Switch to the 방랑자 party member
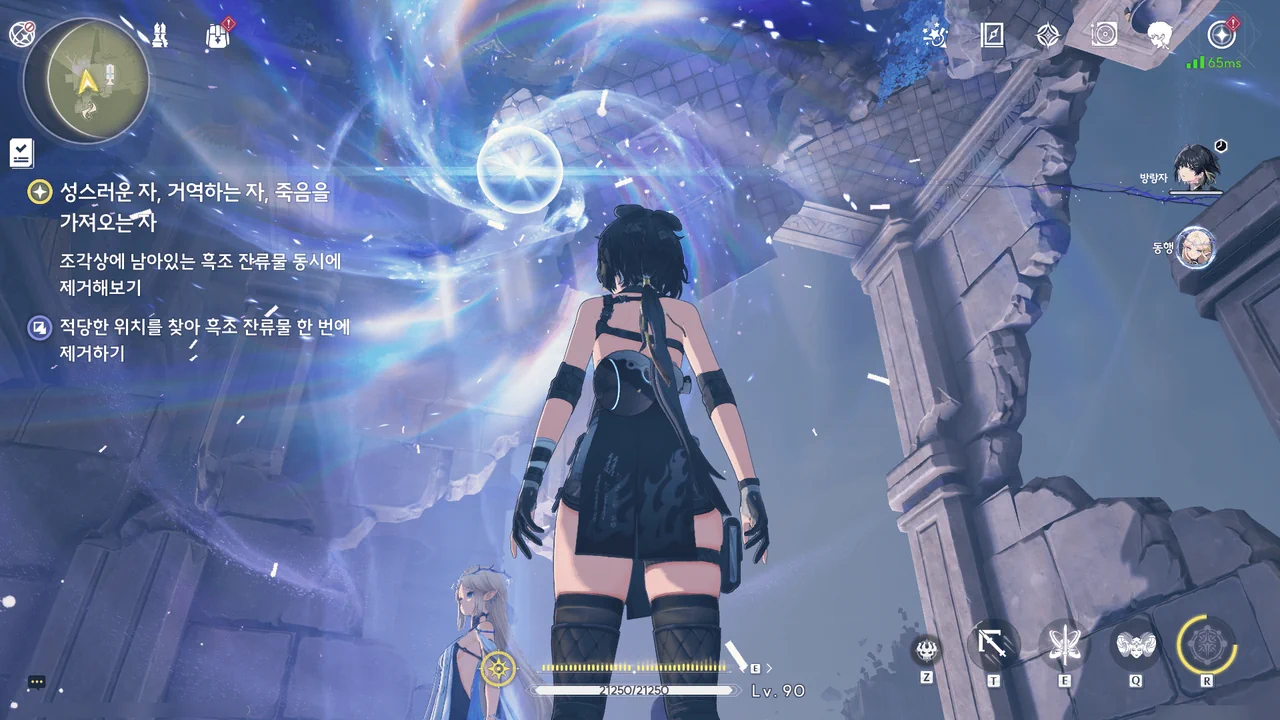The image size is (1280, 720). [x=1194, y=166]
